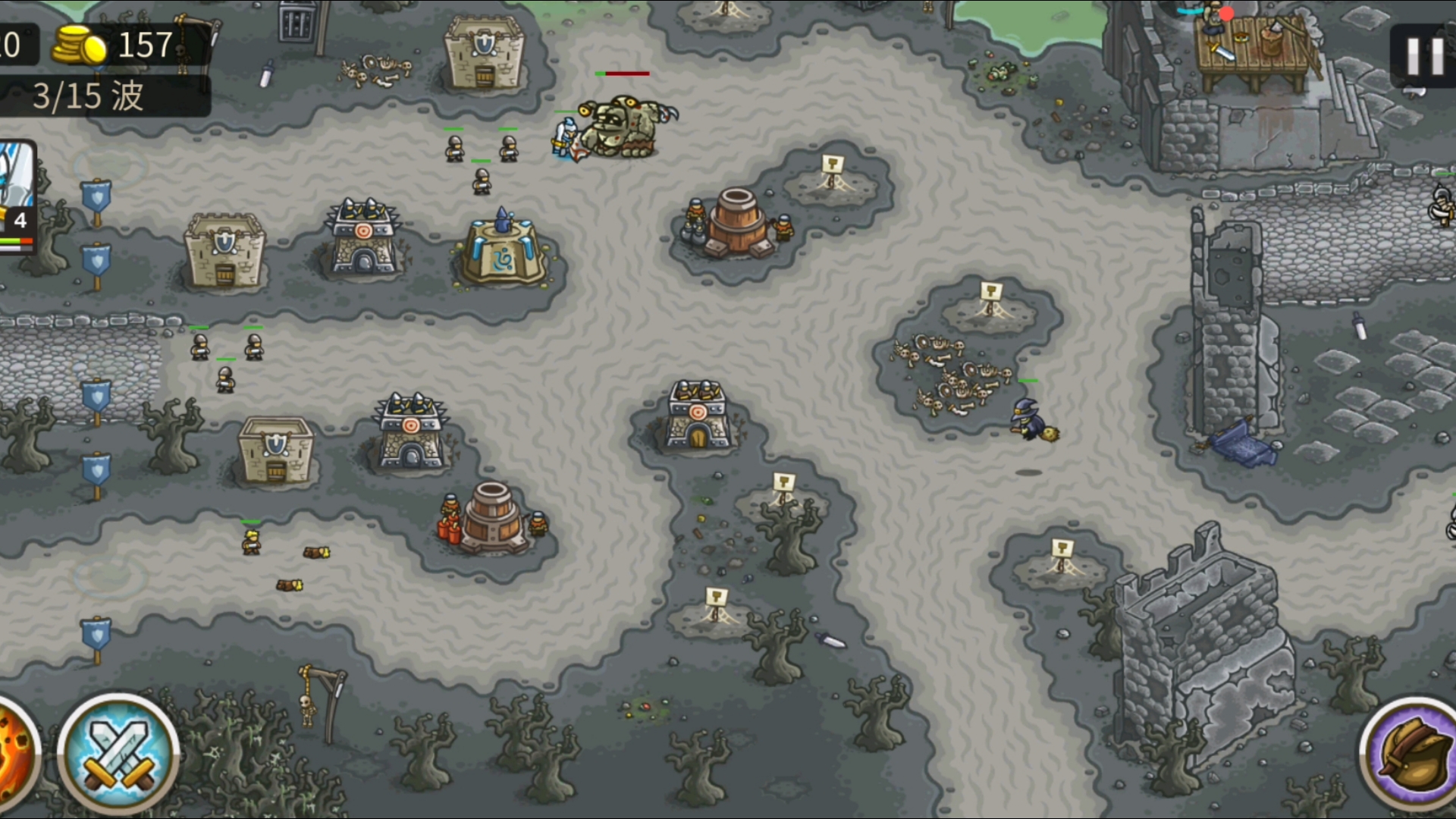The image size is (1456, 819).
Task: Activate the crossed swords reinforcements ability
Action: (x=118, y=754)
